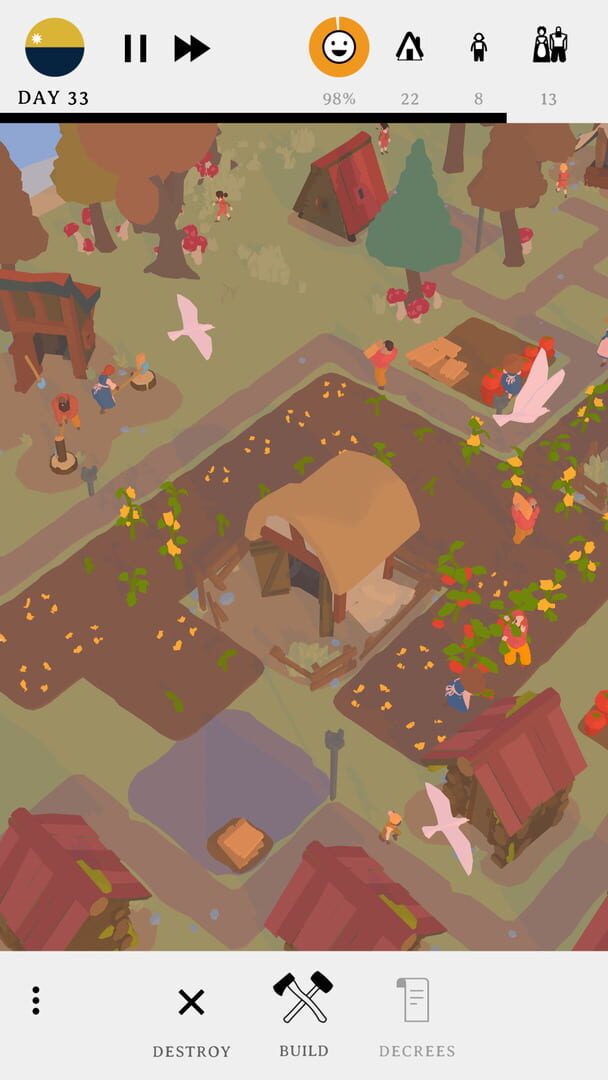608x1080 pixels.
Task: Check the children population icon
Action: pos(479,47)
